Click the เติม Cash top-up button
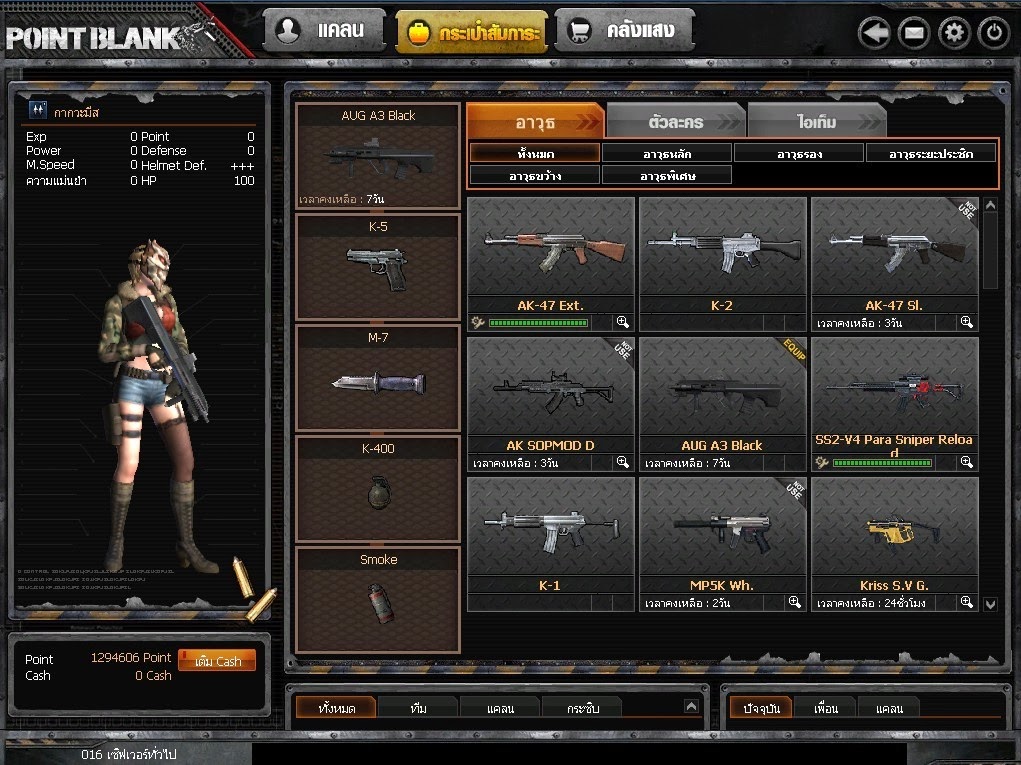 pyautogui.click(x=217, y=661)
